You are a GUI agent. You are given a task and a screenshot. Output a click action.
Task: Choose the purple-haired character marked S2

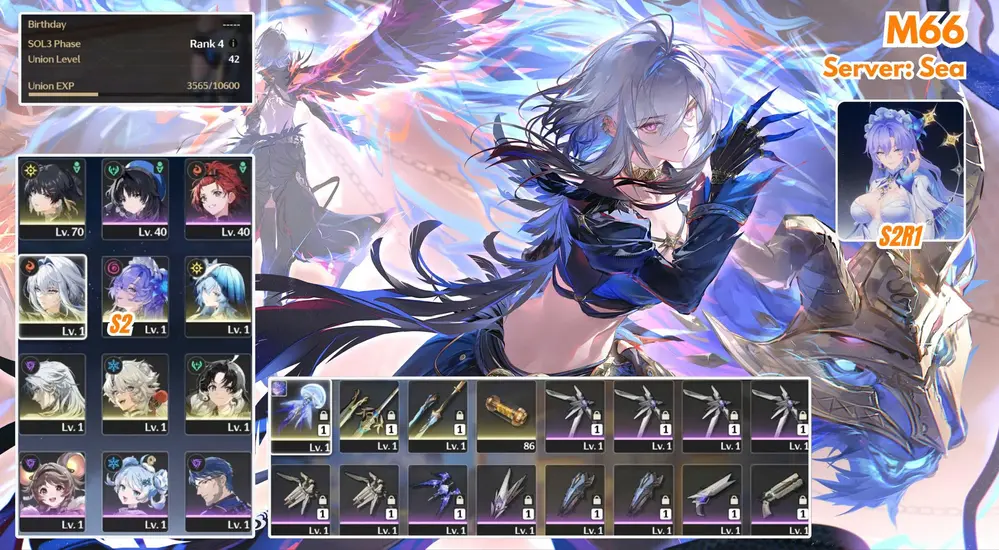click(135, 296)
